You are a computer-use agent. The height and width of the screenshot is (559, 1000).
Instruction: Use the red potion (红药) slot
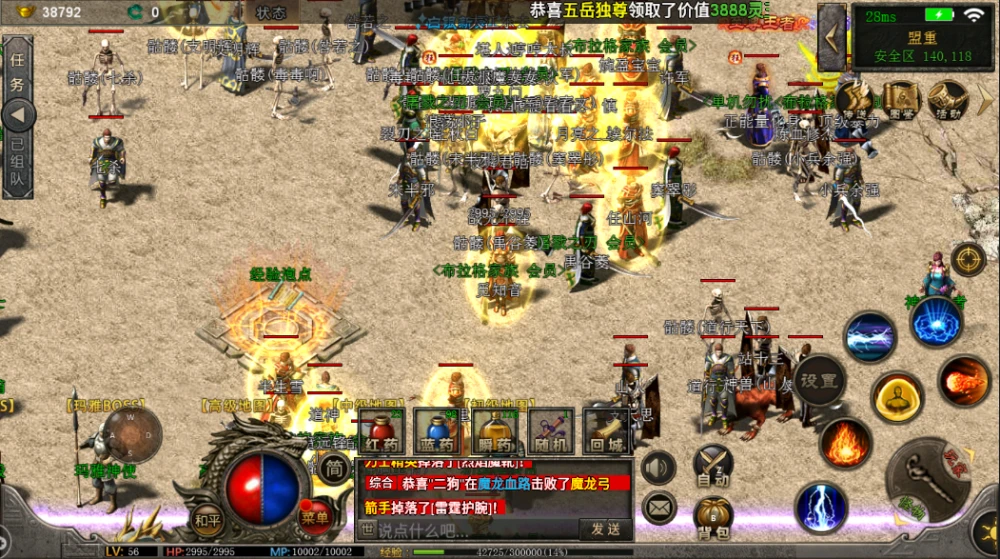coord(382,431)
